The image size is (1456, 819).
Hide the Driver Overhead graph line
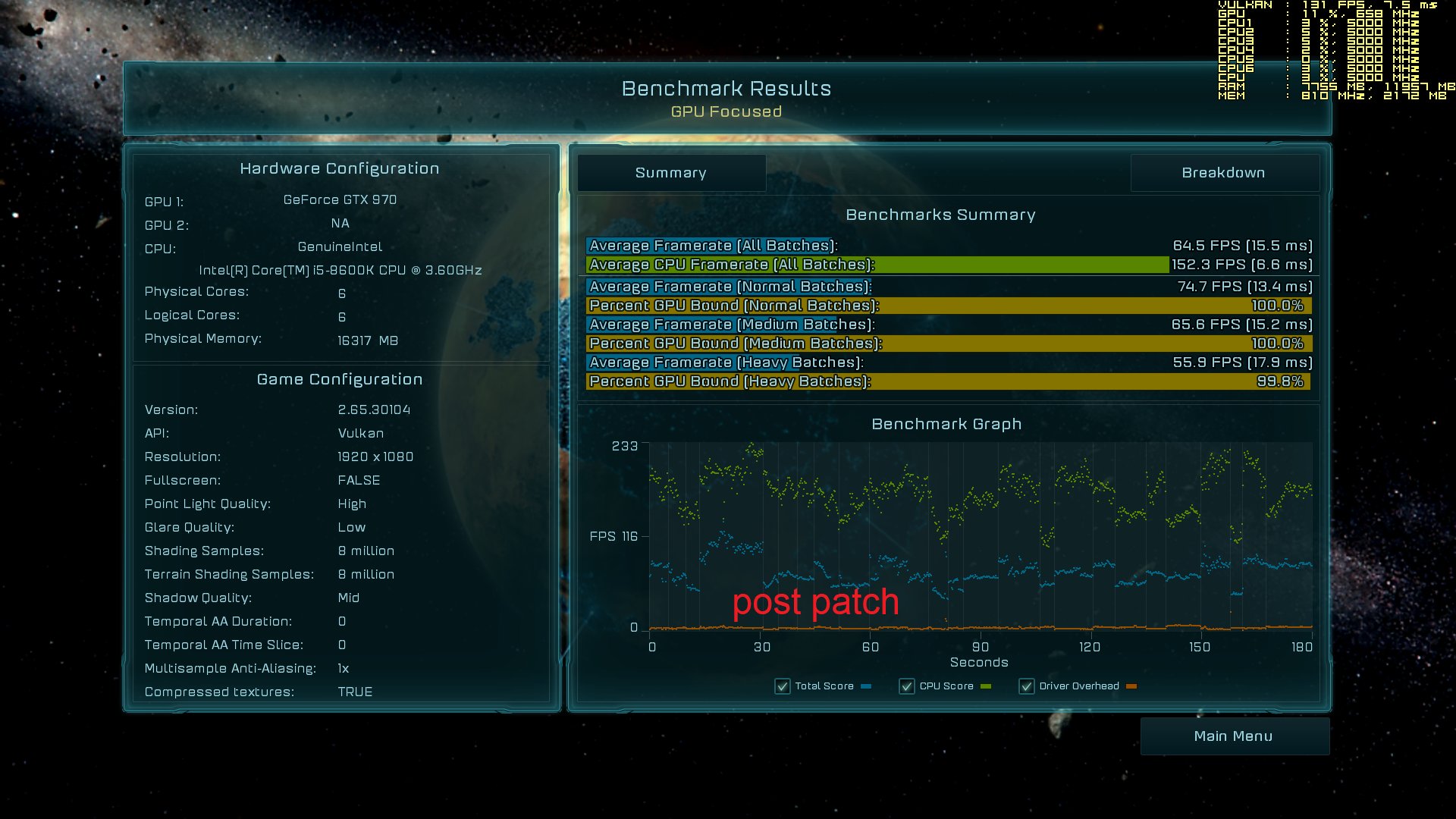1027,686
